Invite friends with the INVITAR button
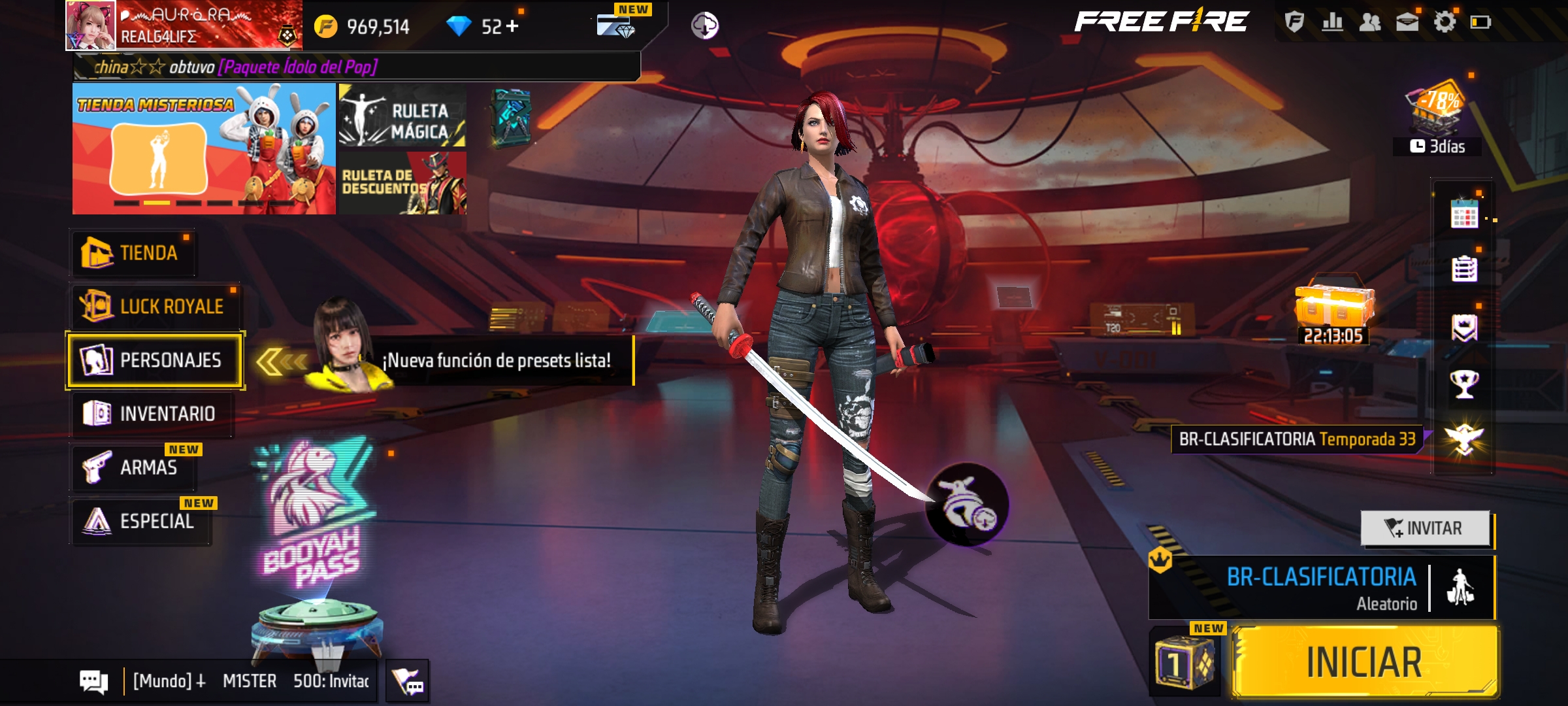 1425,528
